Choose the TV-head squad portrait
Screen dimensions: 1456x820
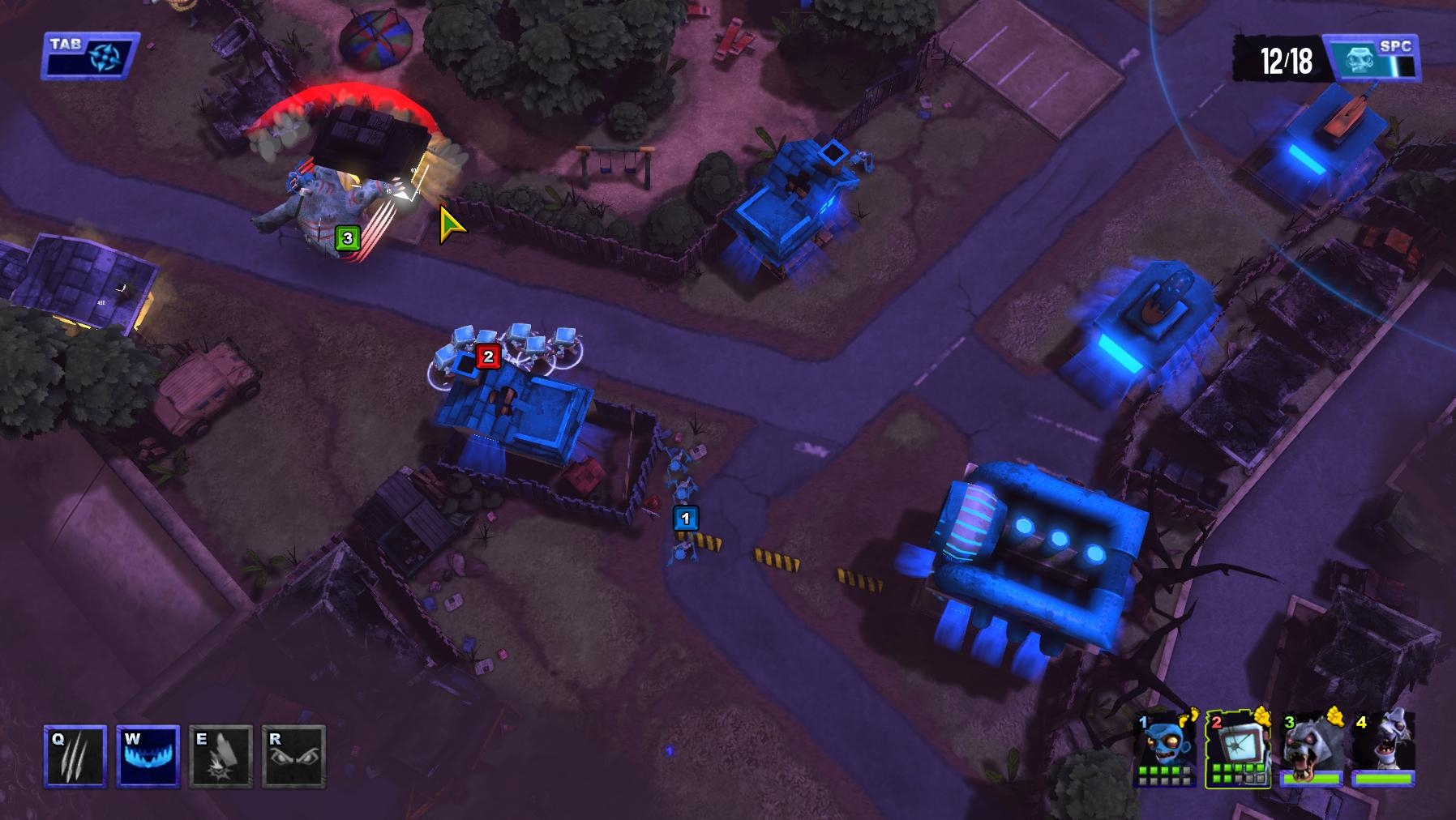pos(1239,750)
